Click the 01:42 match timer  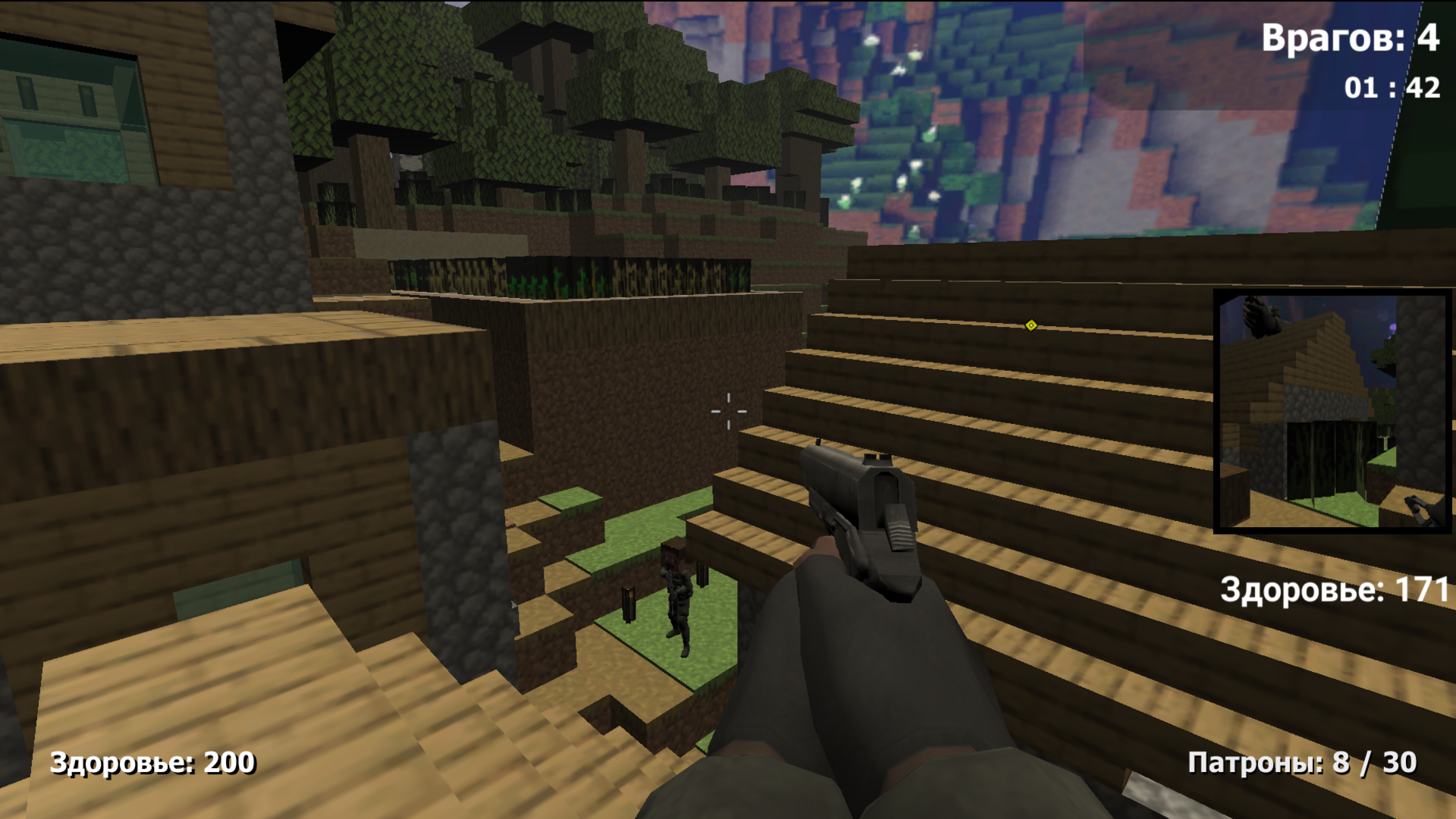click(x=1392, y=87)
